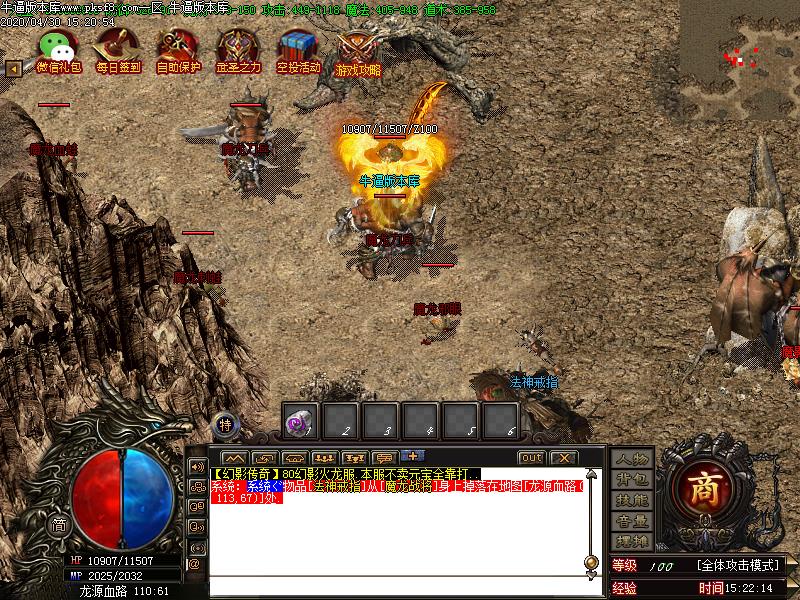Image resolution: width=800 pixels, height=600 pixels.
Task: Open the 音量 volume settings
Action: 632,521
